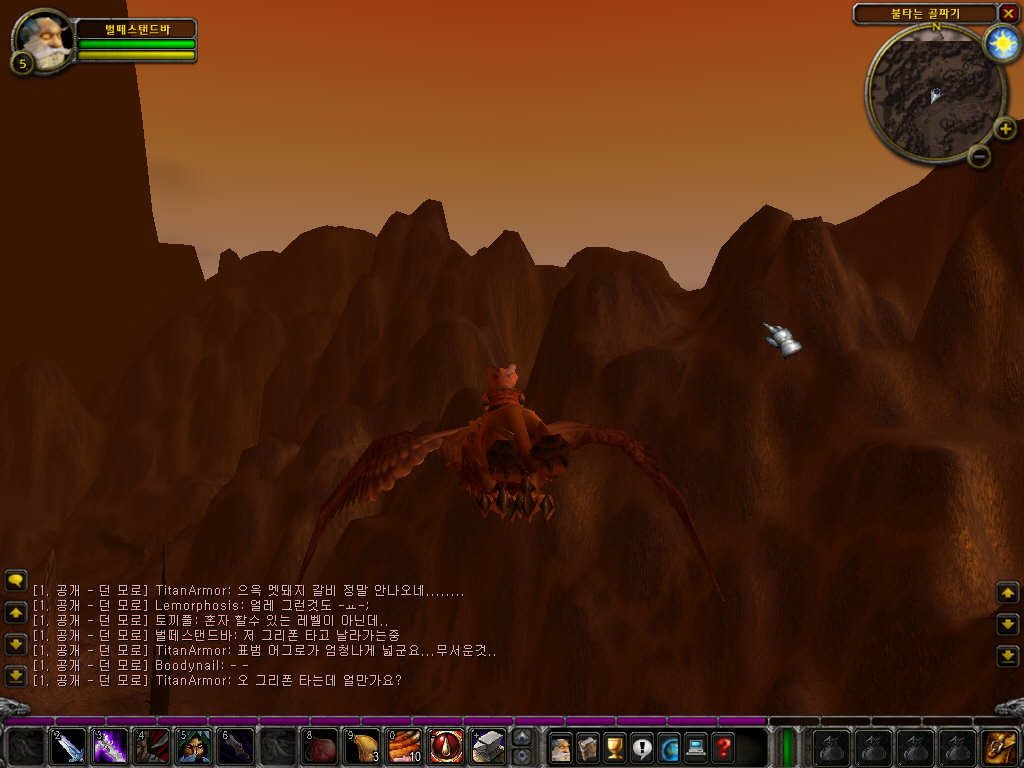
Task: Zoom out the minimap with minus button
Action: click(x=980, y=155)
